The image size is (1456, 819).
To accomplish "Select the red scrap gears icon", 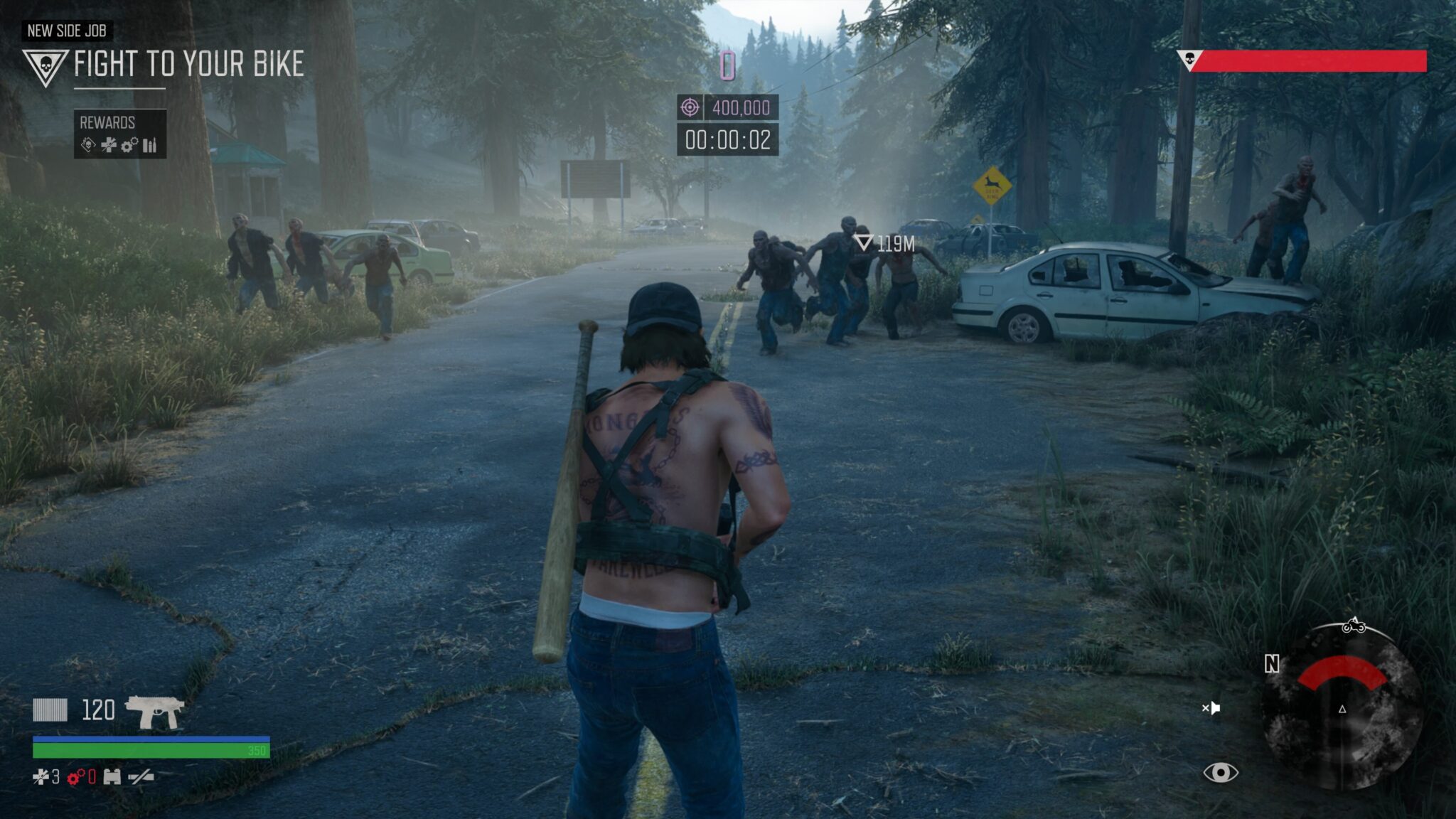I will (x=75, y=777).
